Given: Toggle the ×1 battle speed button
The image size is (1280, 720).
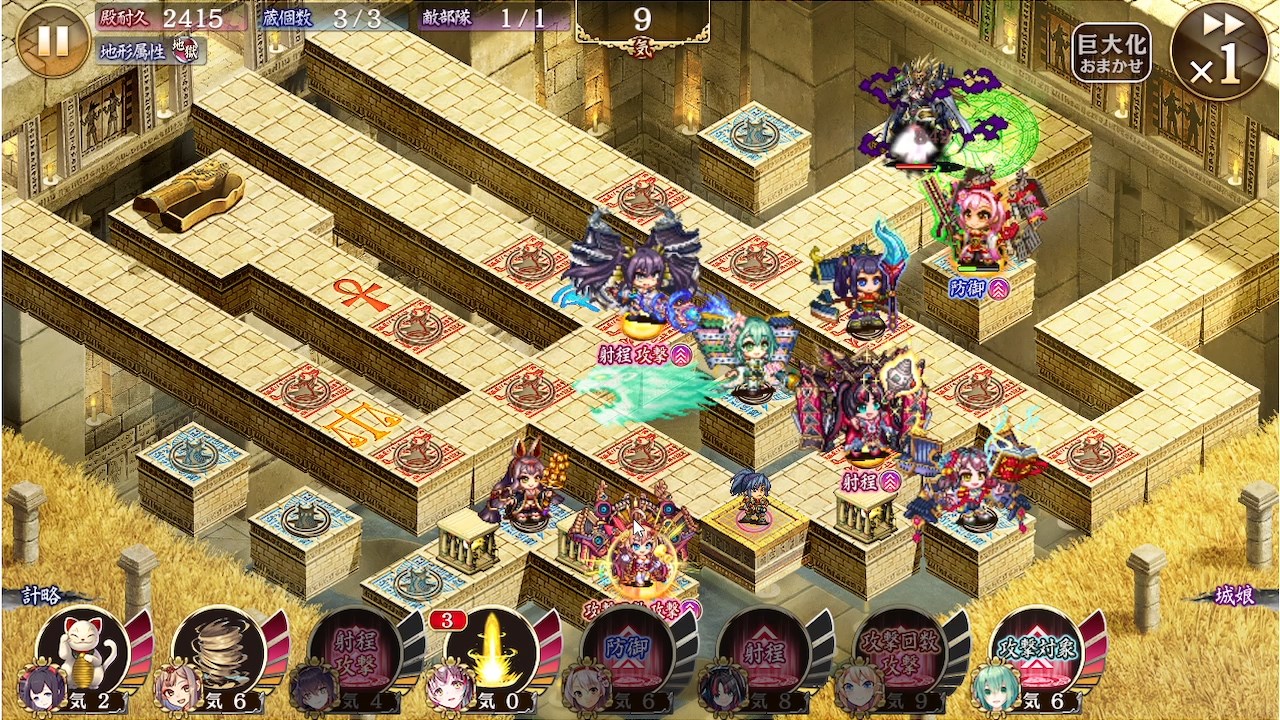Looking at the screenshot, I should pos(1218,50).
